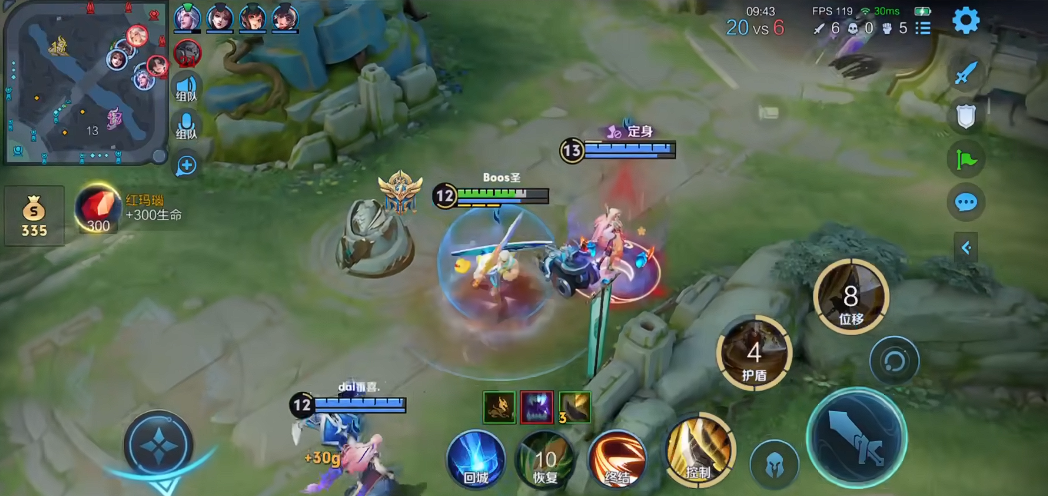Open the quick chat bubble
Viewport: 1048px width, 496px height.
(x=965, y=202)
